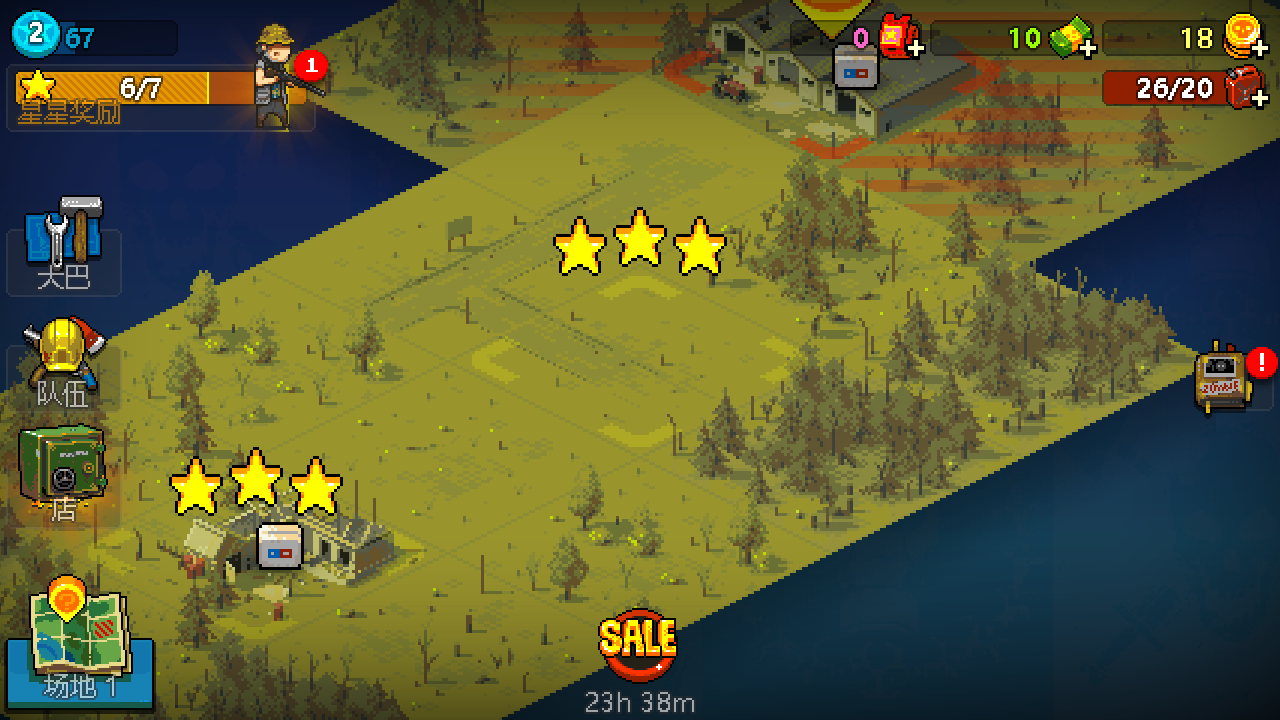Image resolution: width=1280 pixels, height=720 pixels.
Task: Open the SALE offer
Action: (638, 645)
